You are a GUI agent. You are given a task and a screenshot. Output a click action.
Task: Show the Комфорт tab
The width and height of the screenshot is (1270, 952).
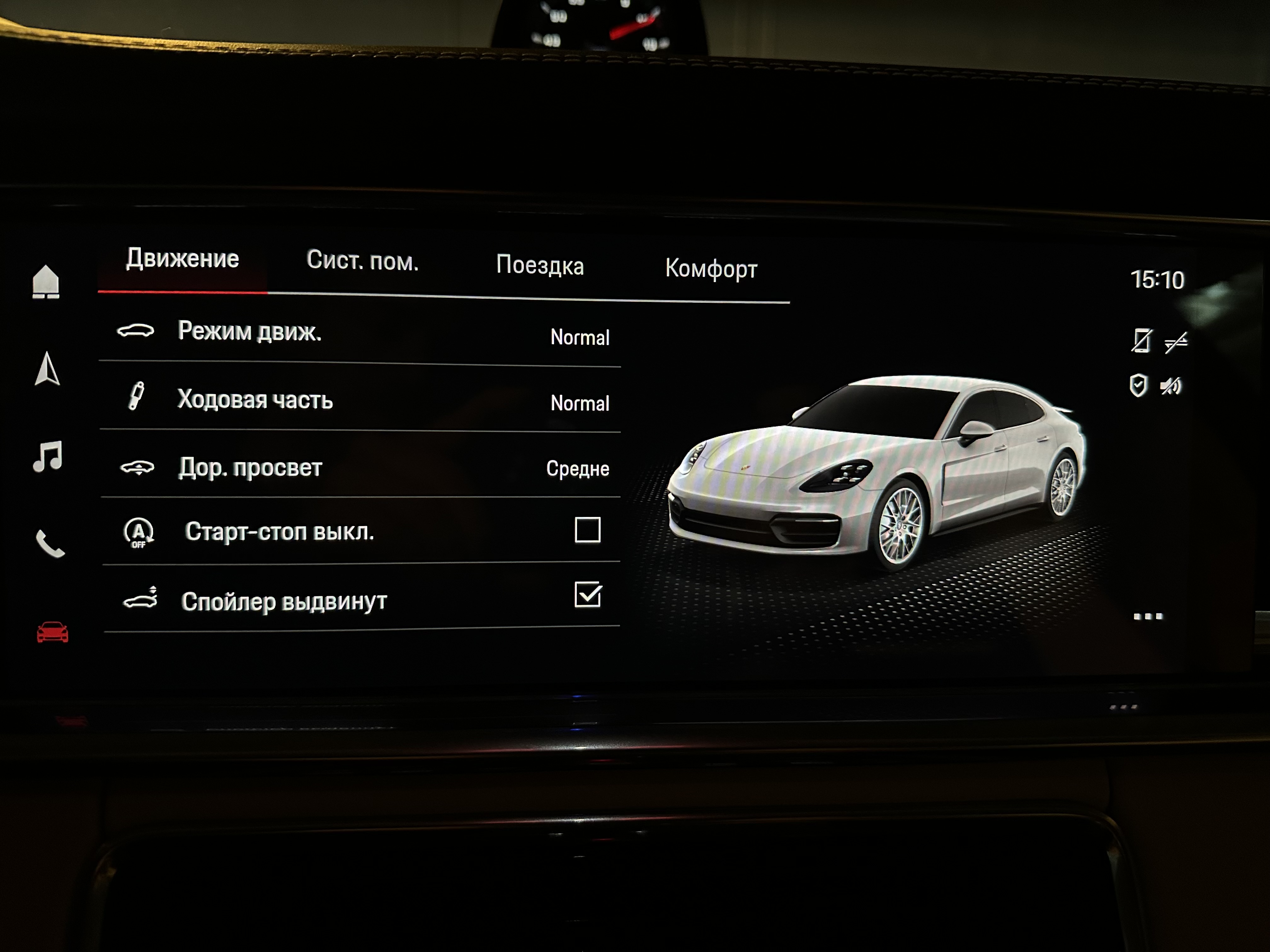(711, 269)
